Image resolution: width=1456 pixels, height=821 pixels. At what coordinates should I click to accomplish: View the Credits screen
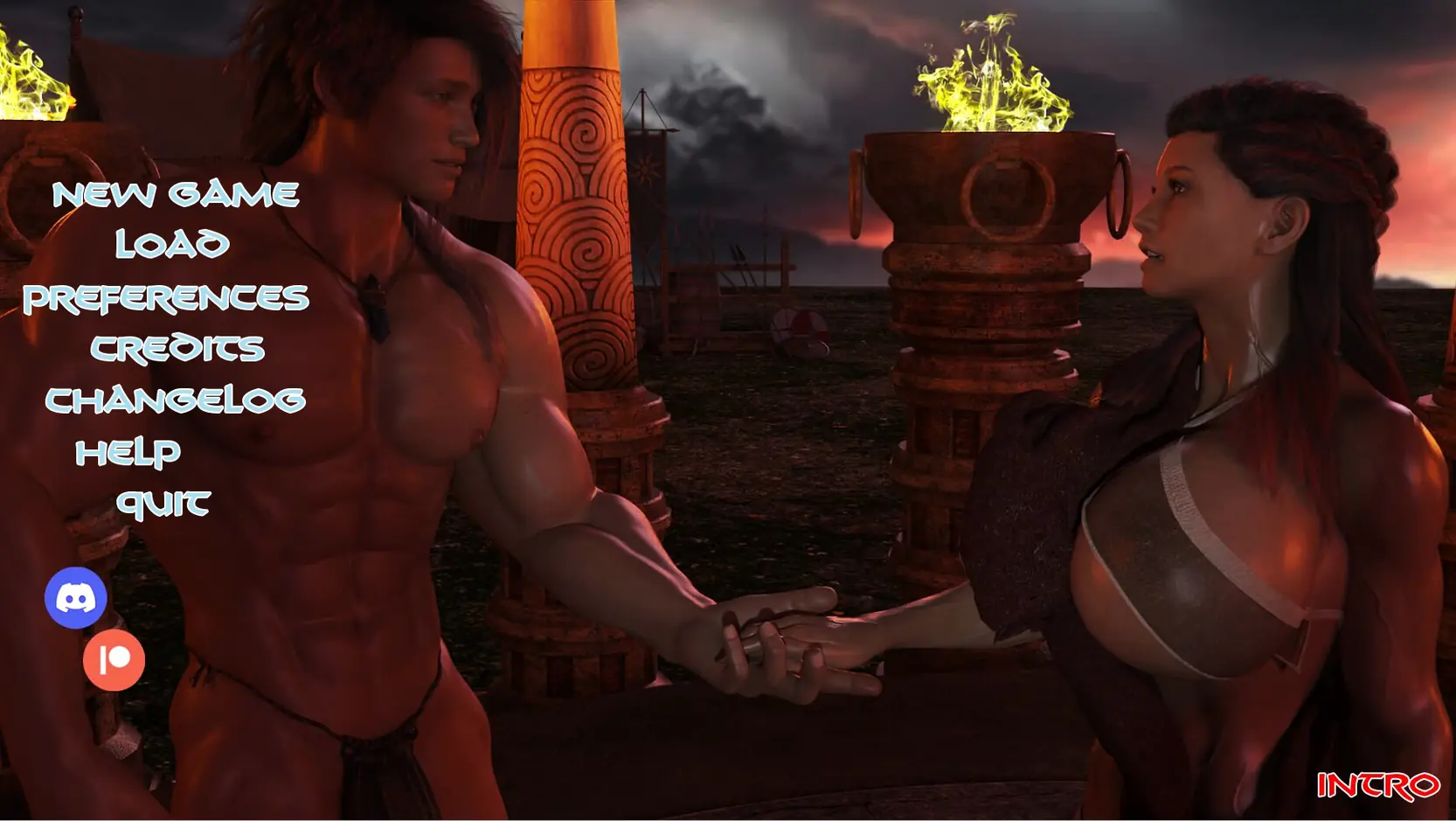click(177, 349)
